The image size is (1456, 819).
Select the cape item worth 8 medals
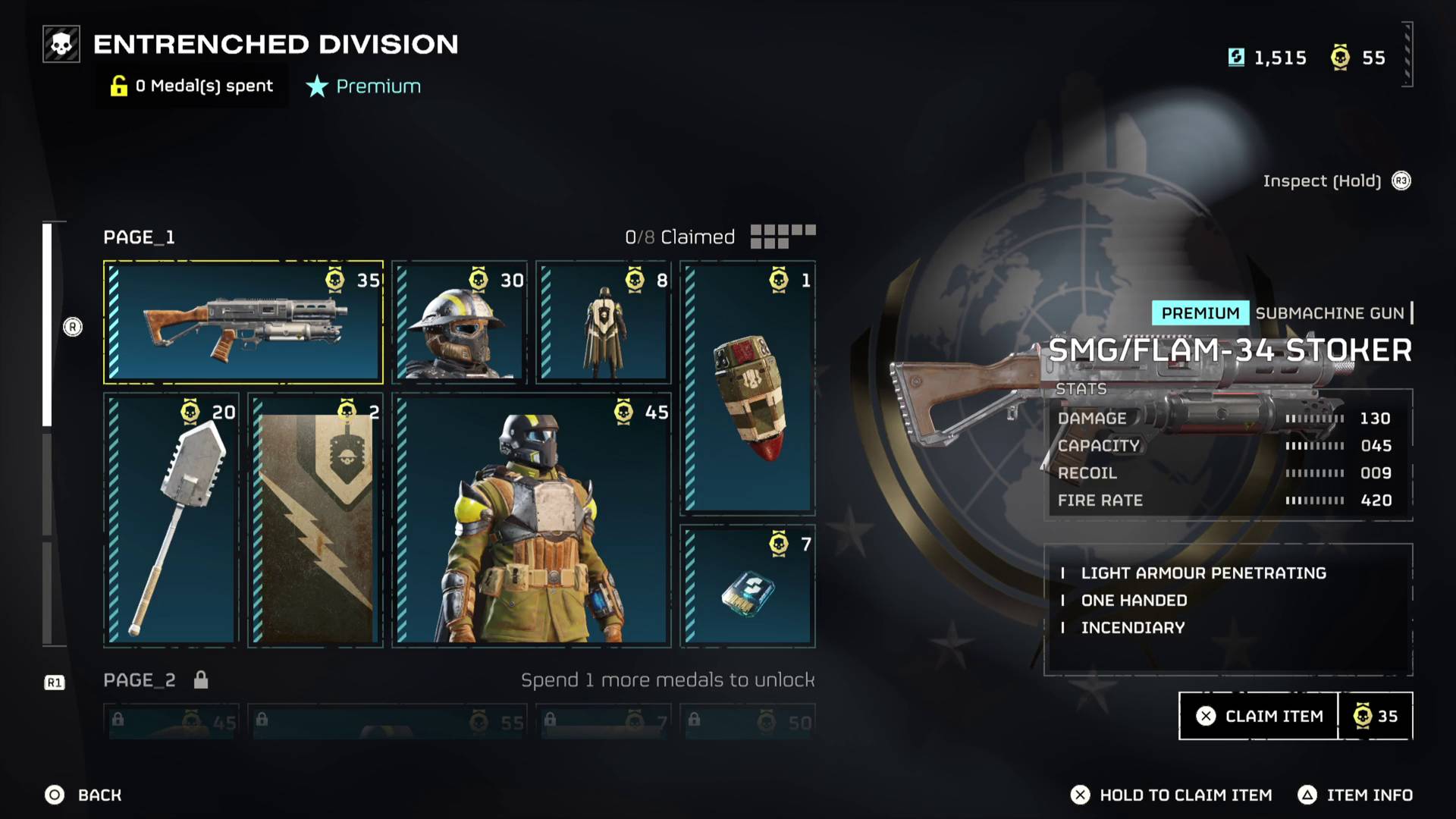(x=602, y=322)
